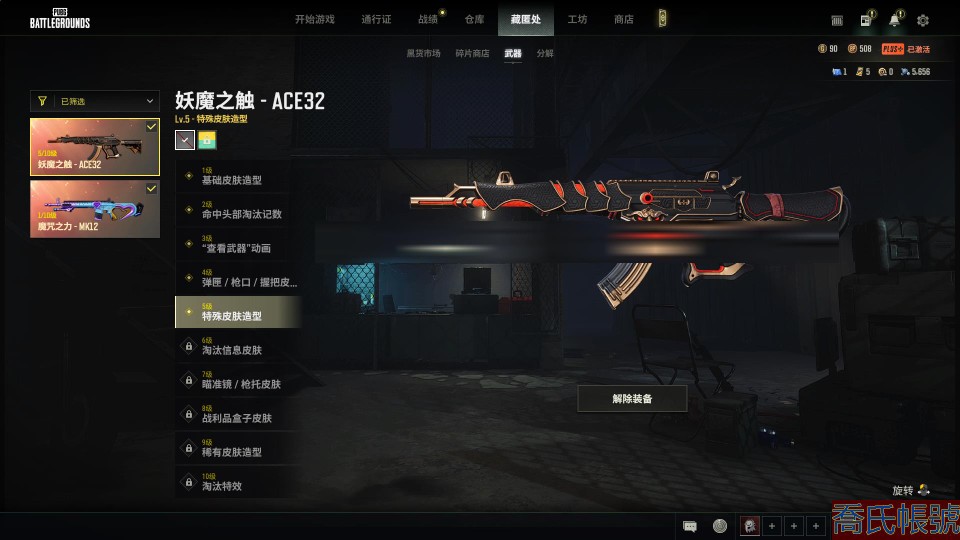Select the locked 战利品盒子皮肤 row
Screen dimensions: 960x540
point(237,415)
